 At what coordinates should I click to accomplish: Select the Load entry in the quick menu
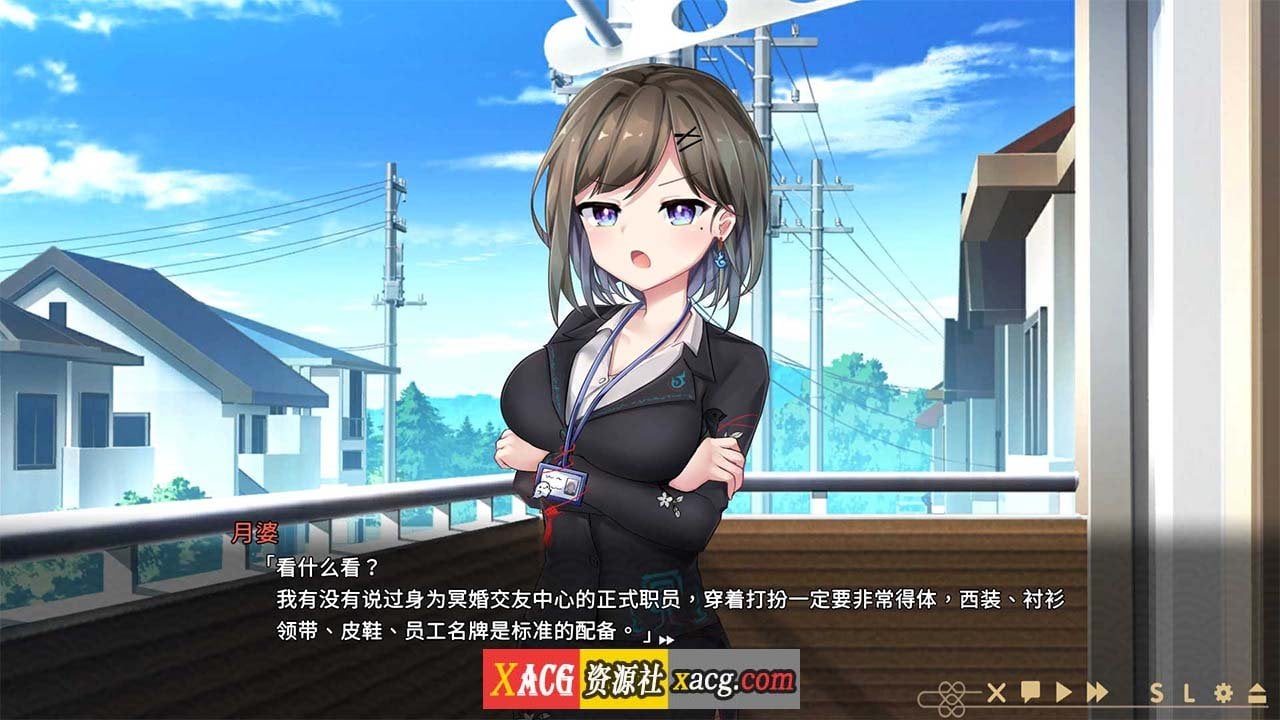coord(1190,693)
